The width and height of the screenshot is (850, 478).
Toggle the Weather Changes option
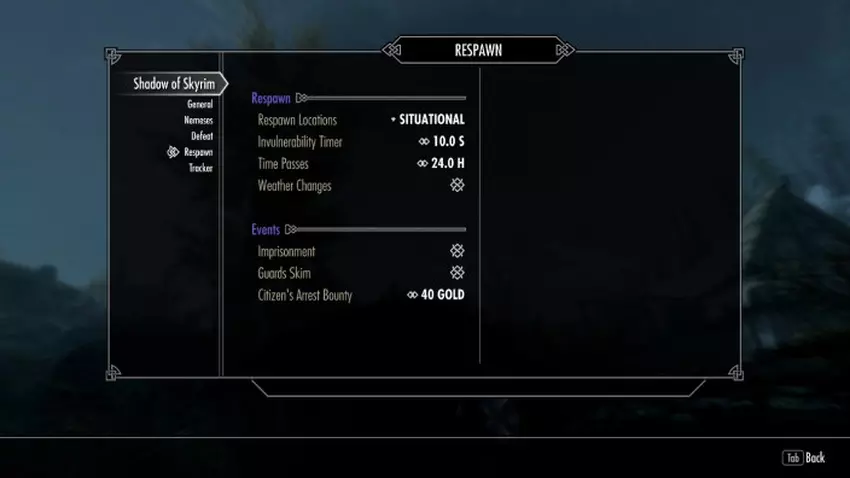pyautogui.click(x=457, y=186)
